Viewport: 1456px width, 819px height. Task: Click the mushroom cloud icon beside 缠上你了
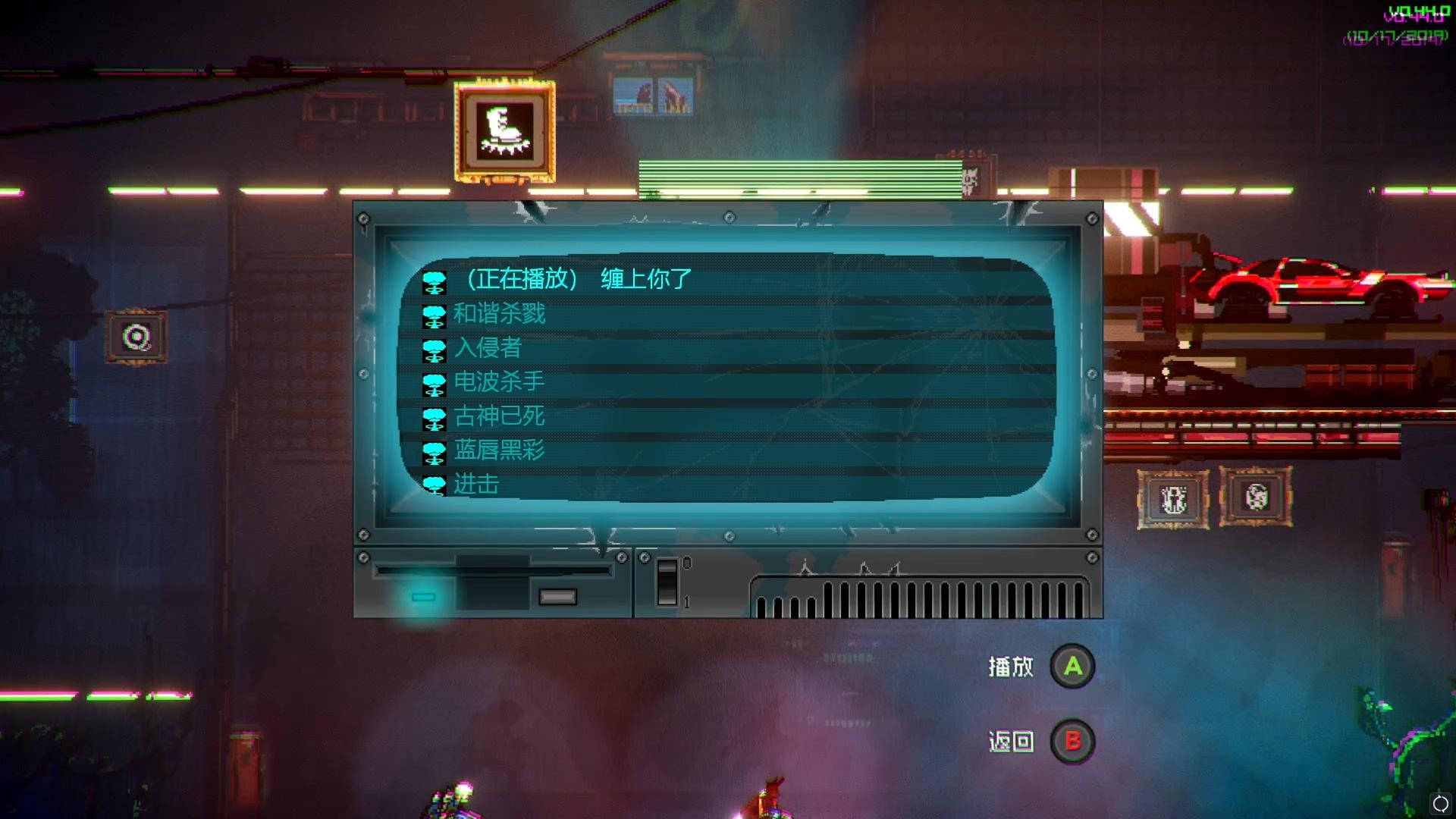433,281
